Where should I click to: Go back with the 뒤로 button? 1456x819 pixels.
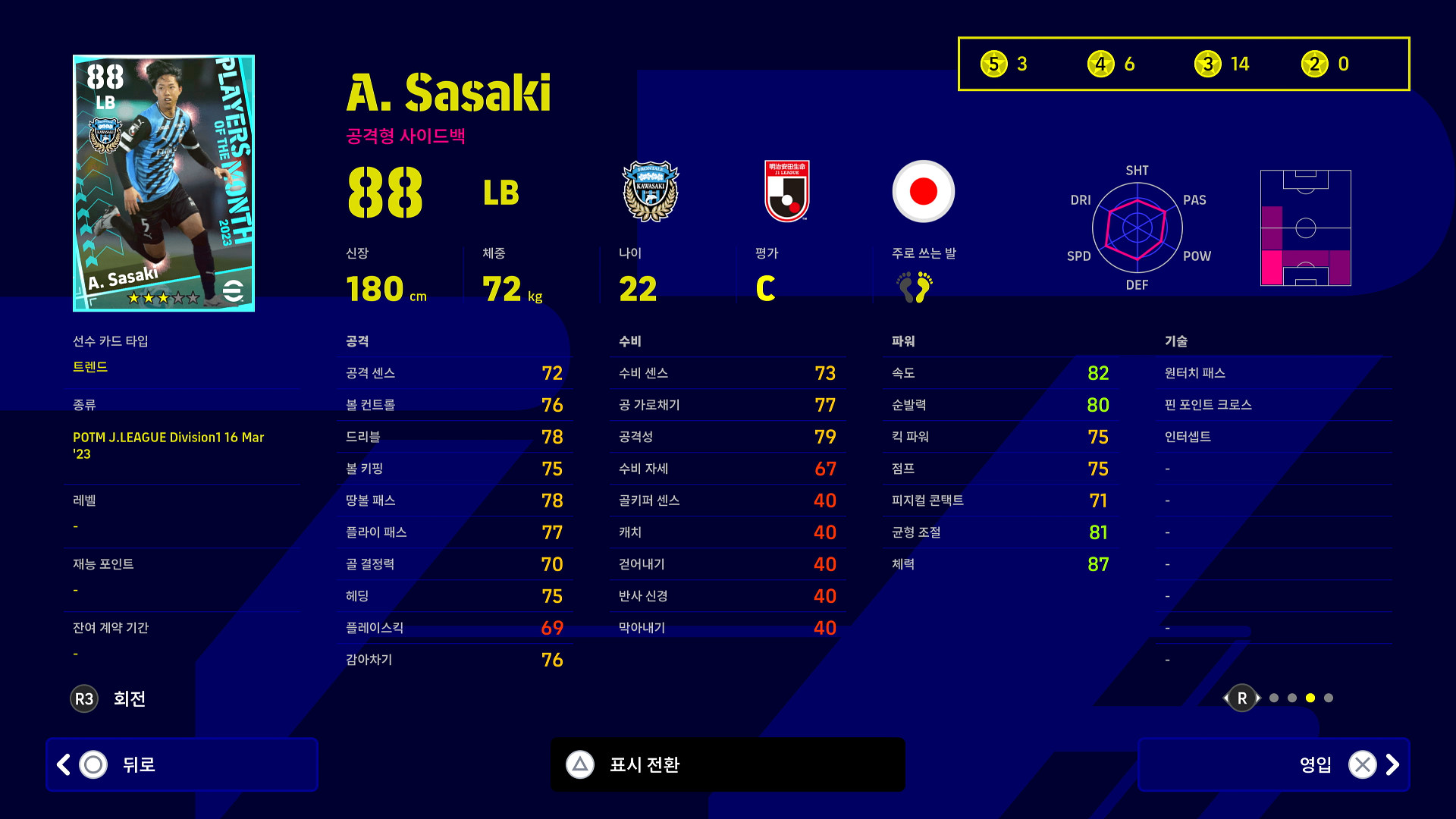tap(181, 764)
